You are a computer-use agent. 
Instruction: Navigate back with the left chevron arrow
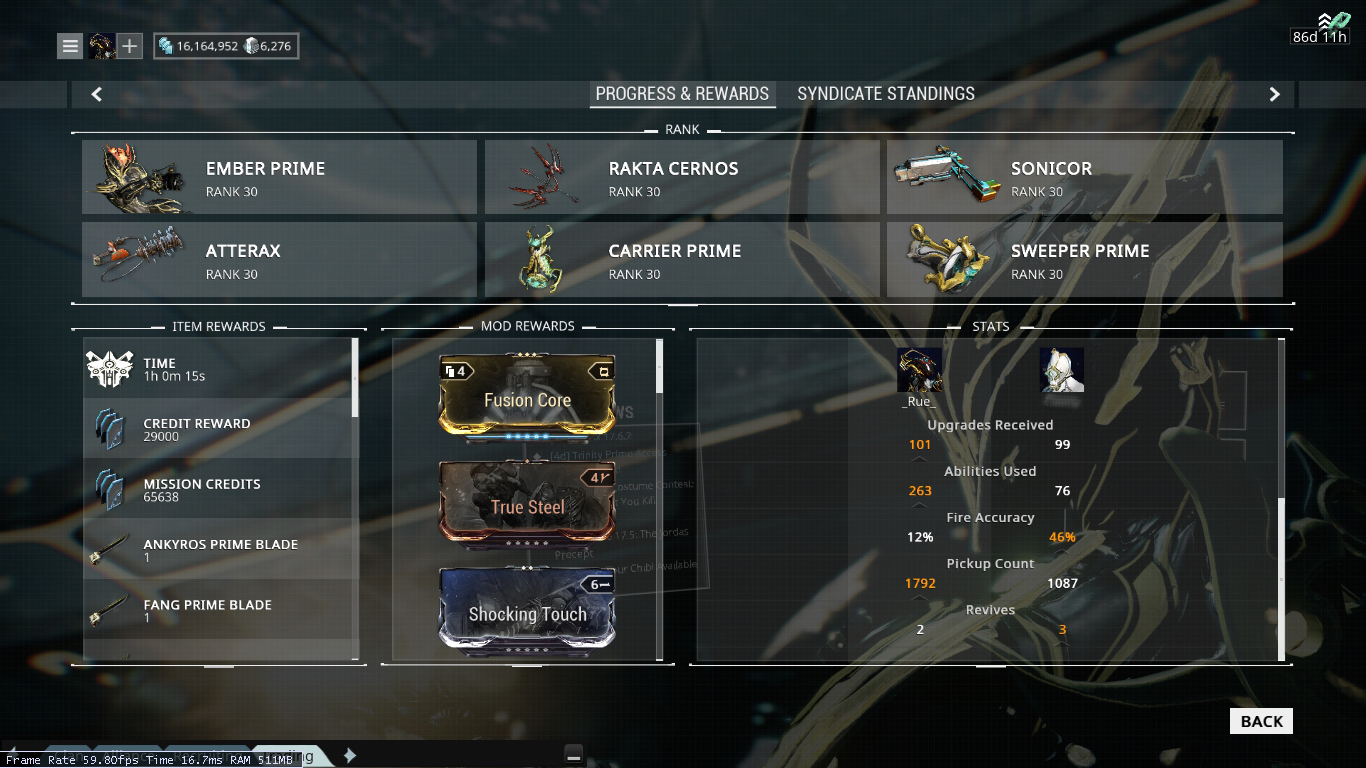[x=96, y=93]
